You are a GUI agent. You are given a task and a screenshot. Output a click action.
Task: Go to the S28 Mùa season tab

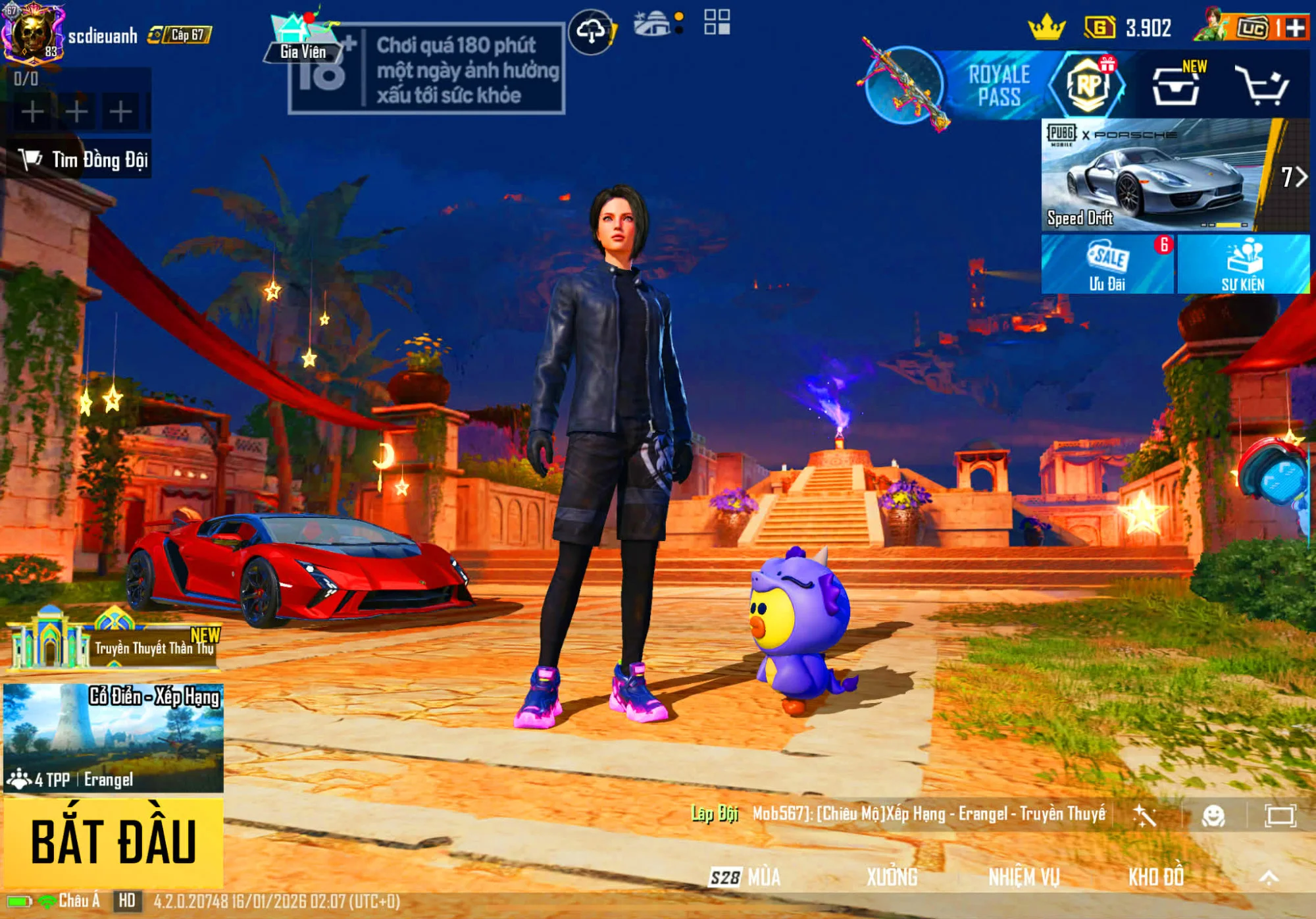(x=746, y=877)
